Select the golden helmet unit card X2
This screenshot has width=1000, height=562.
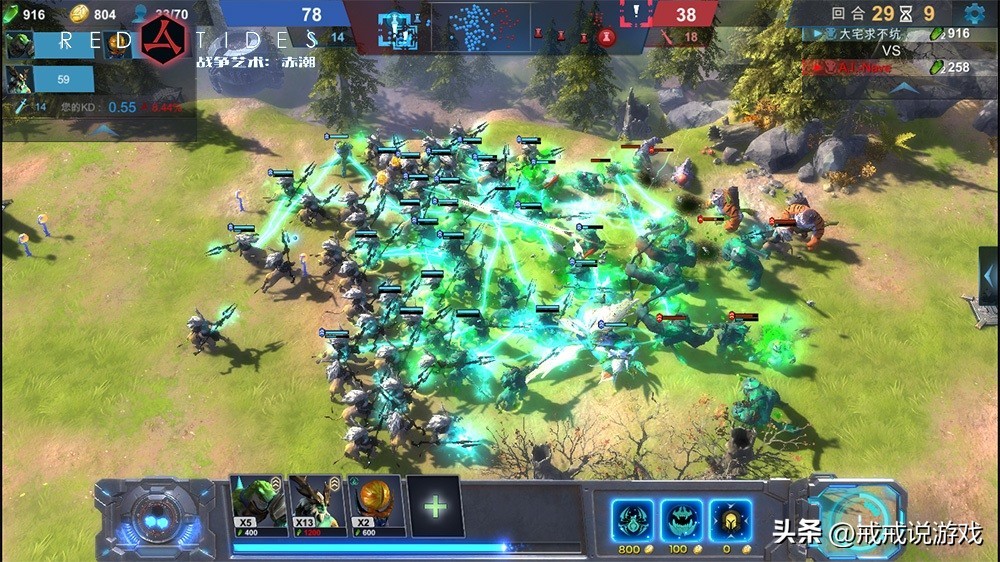376,506
